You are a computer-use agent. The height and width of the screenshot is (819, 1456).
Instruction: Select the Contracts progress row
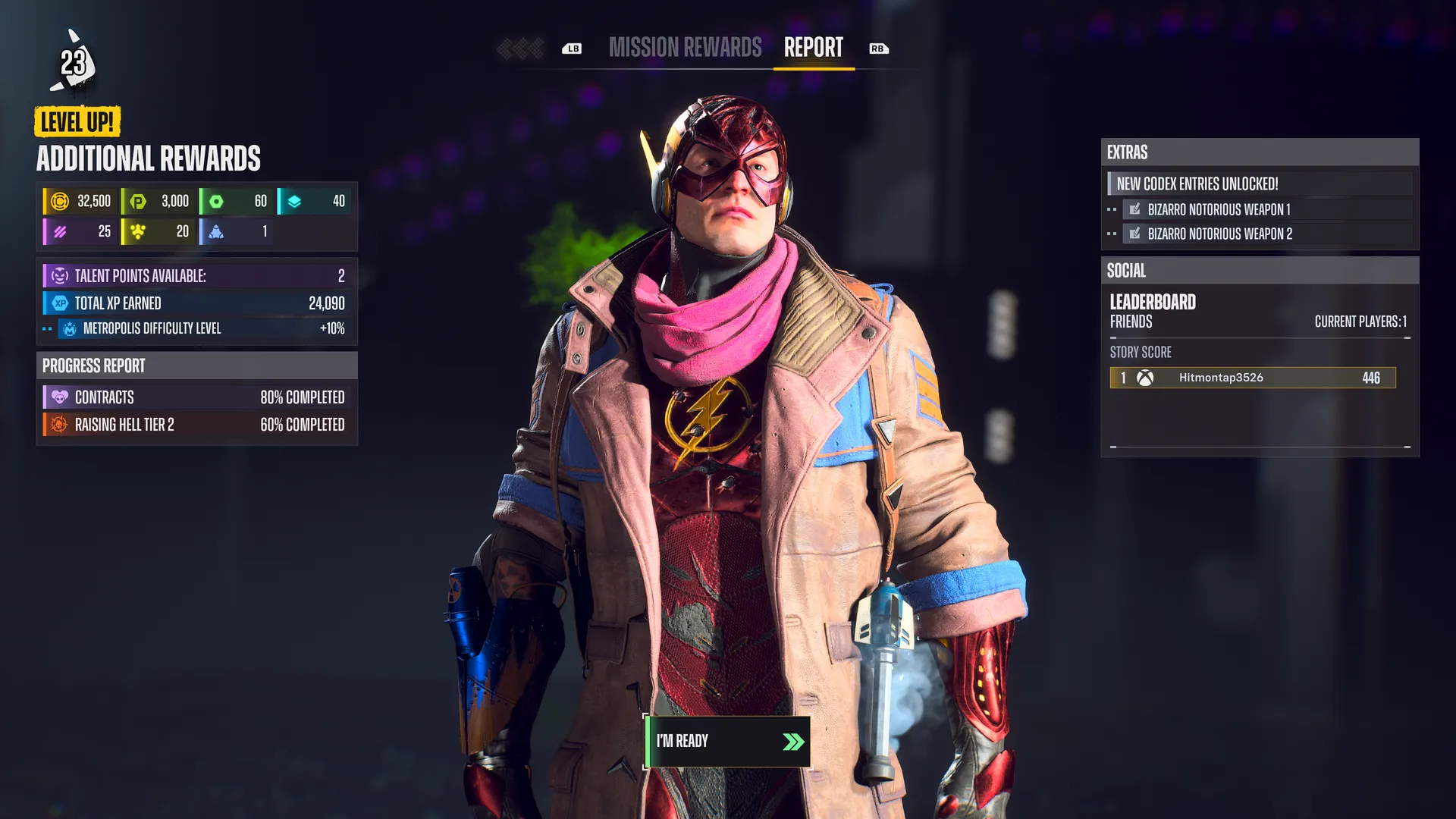(x=196, y=397)
